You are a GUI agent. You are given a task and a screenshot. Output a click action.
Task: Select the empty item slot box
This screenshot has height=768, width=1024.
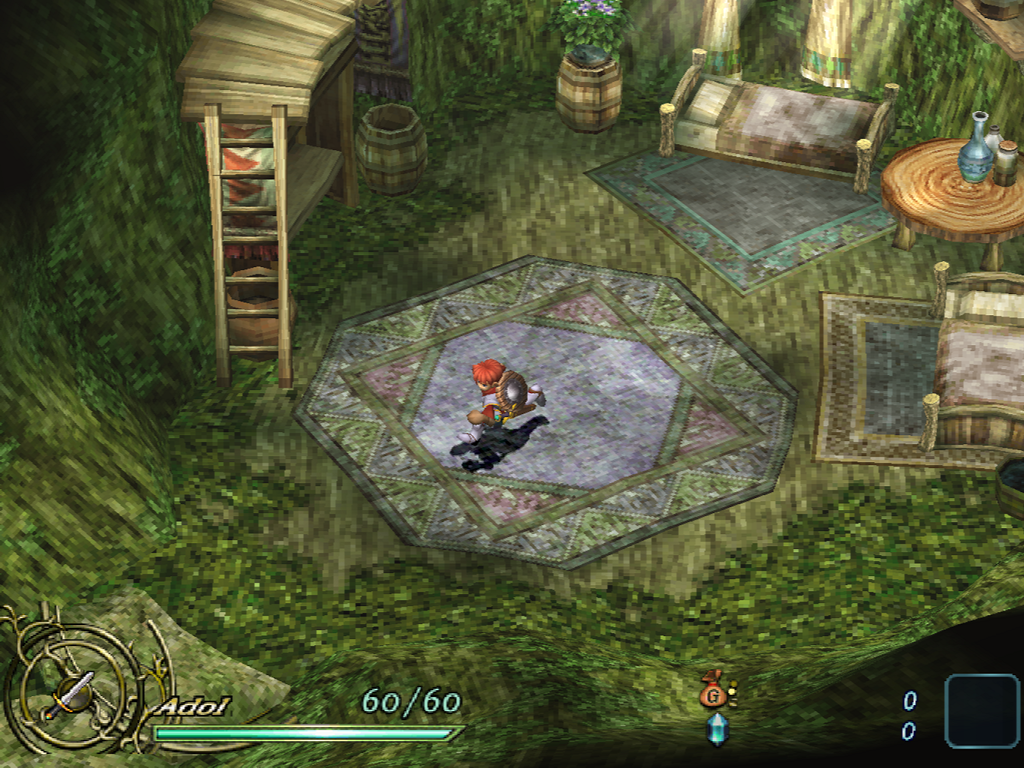point(982,711)
